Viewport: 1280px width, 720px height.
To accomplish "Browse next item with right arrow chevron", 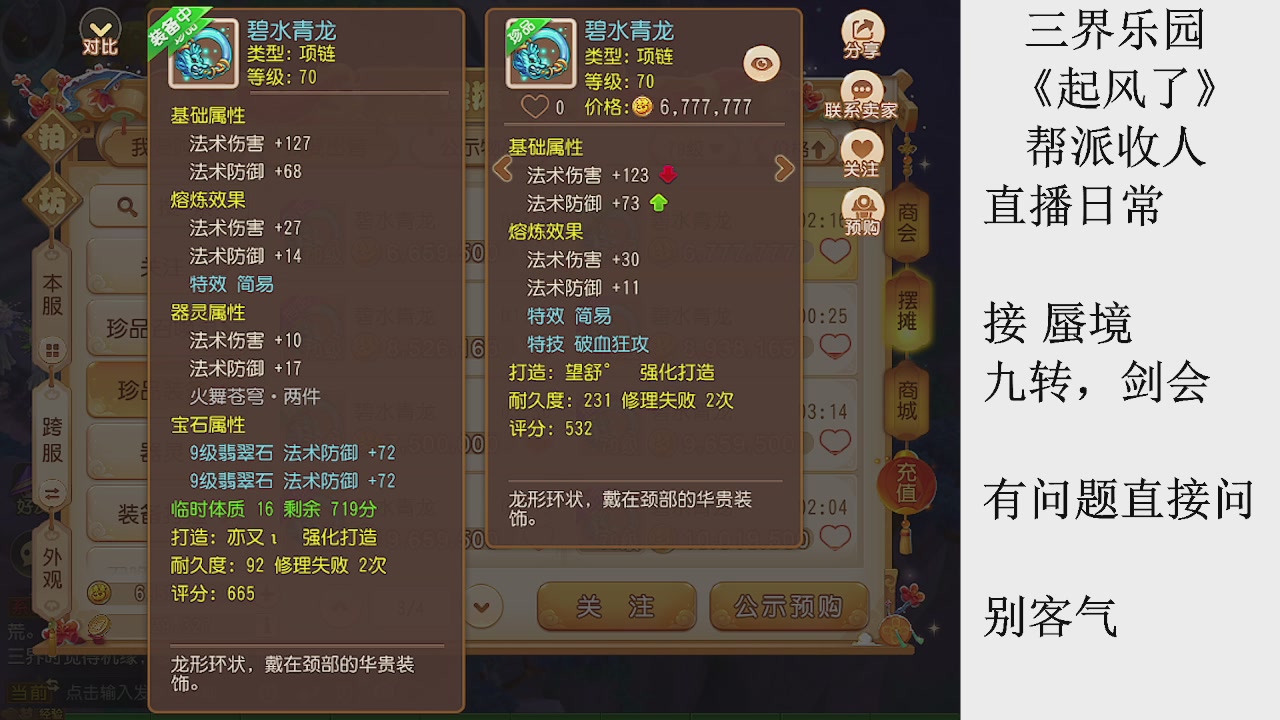I will (783, 168).
